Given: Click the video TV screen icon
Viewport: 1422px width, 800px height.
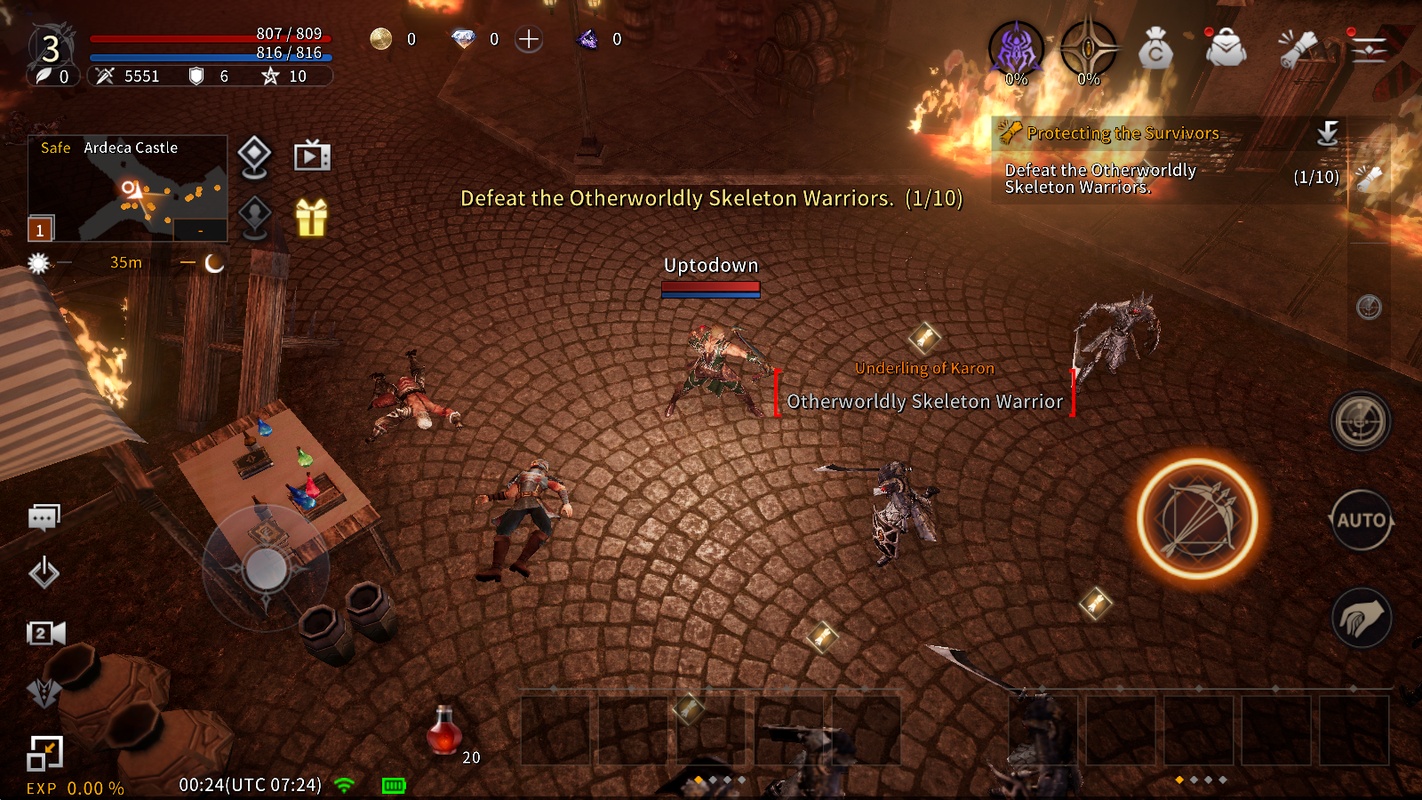Looking at the screenshot, I should click(x=311, y=156).
